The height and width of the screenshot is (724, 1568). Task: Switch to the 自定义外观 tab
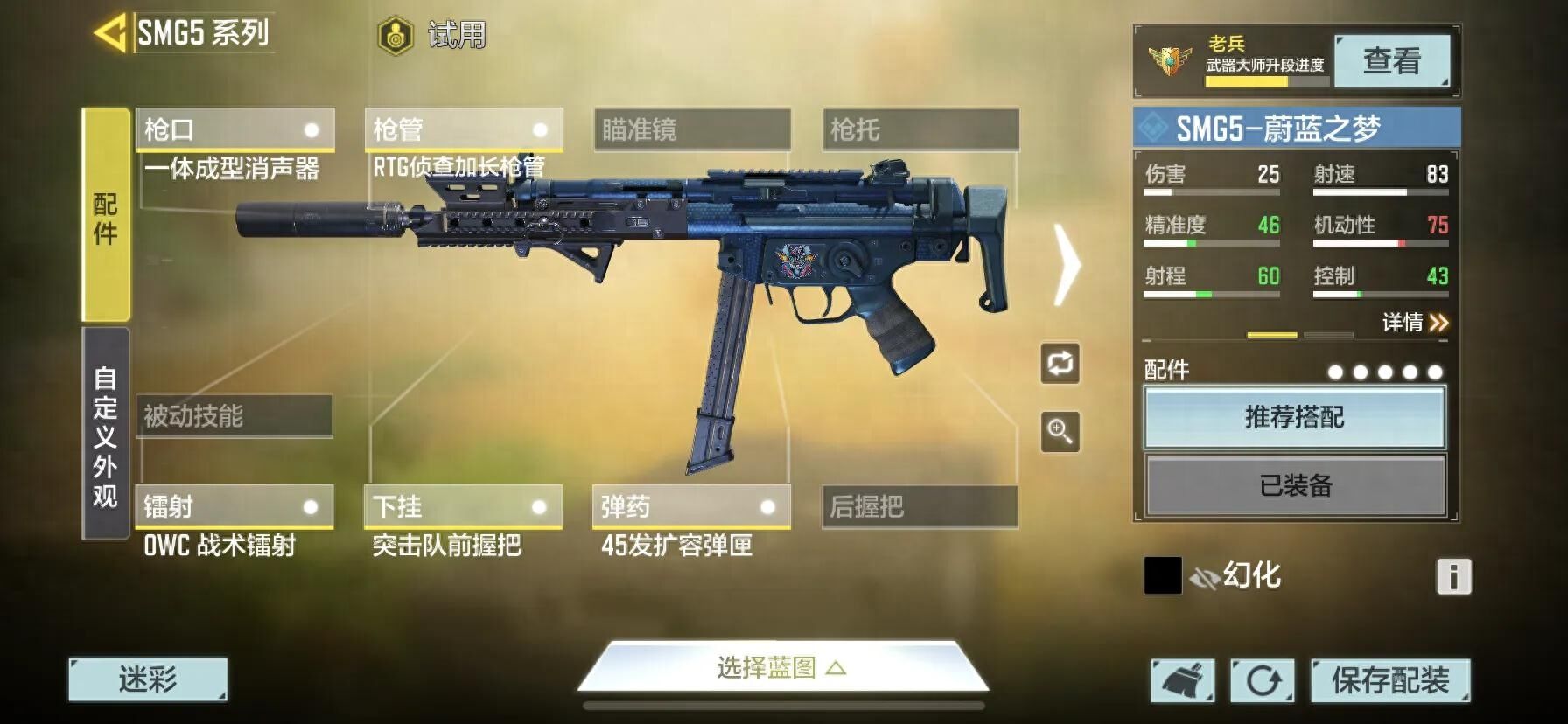106,435
